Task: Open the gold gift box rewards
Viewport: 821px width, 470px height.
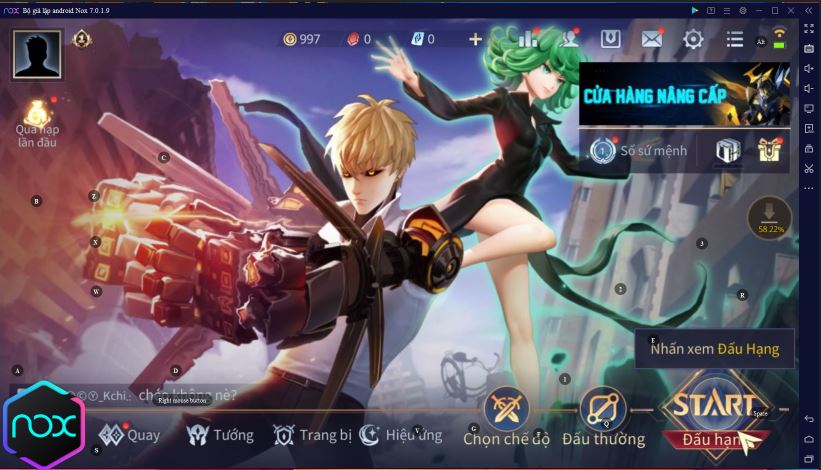Action: pyautogui.click(x=768, y=150)
